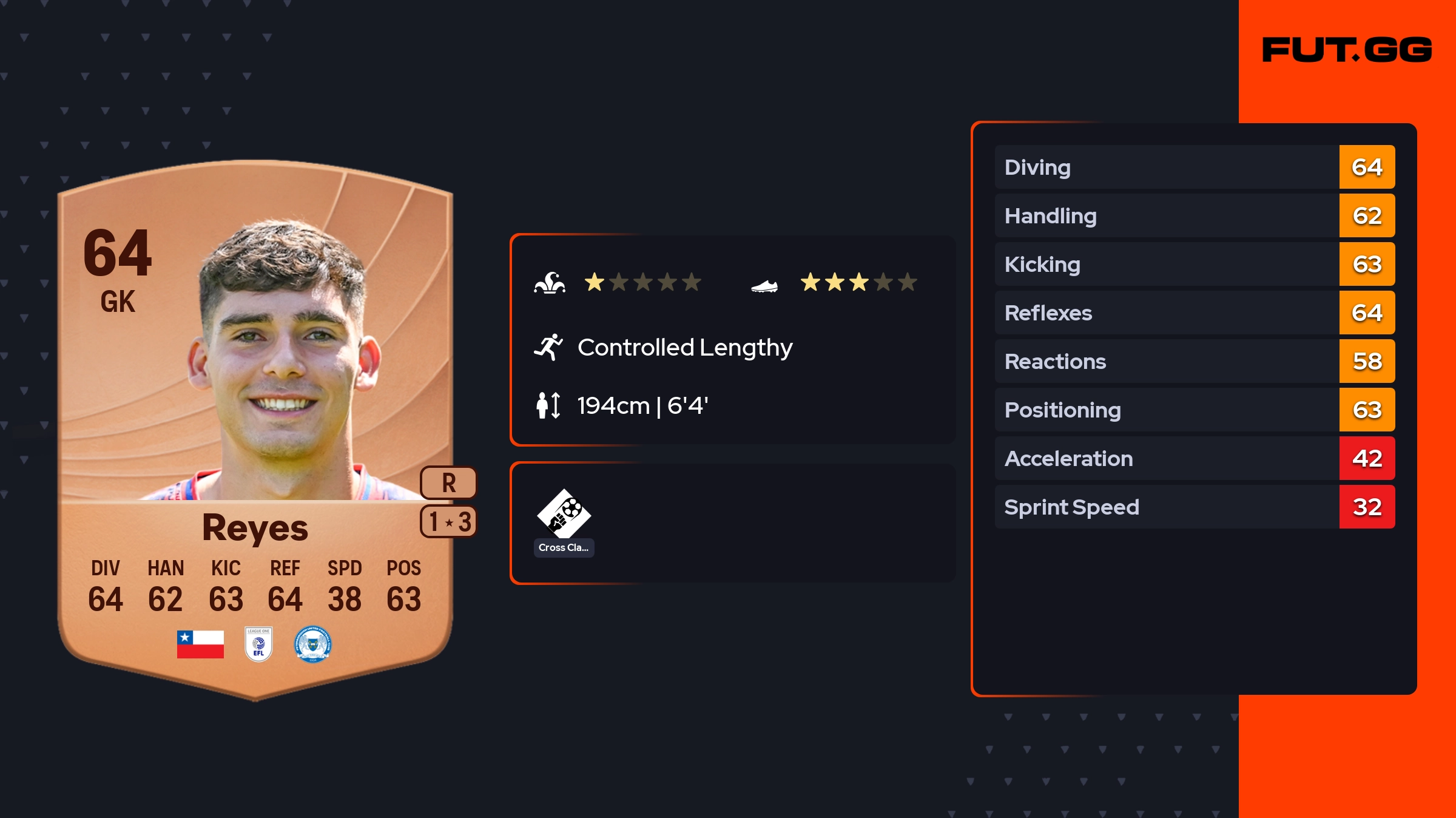Click the Chile flag on the card
This screenshot has width=1456, height=818.
point(200,644)
